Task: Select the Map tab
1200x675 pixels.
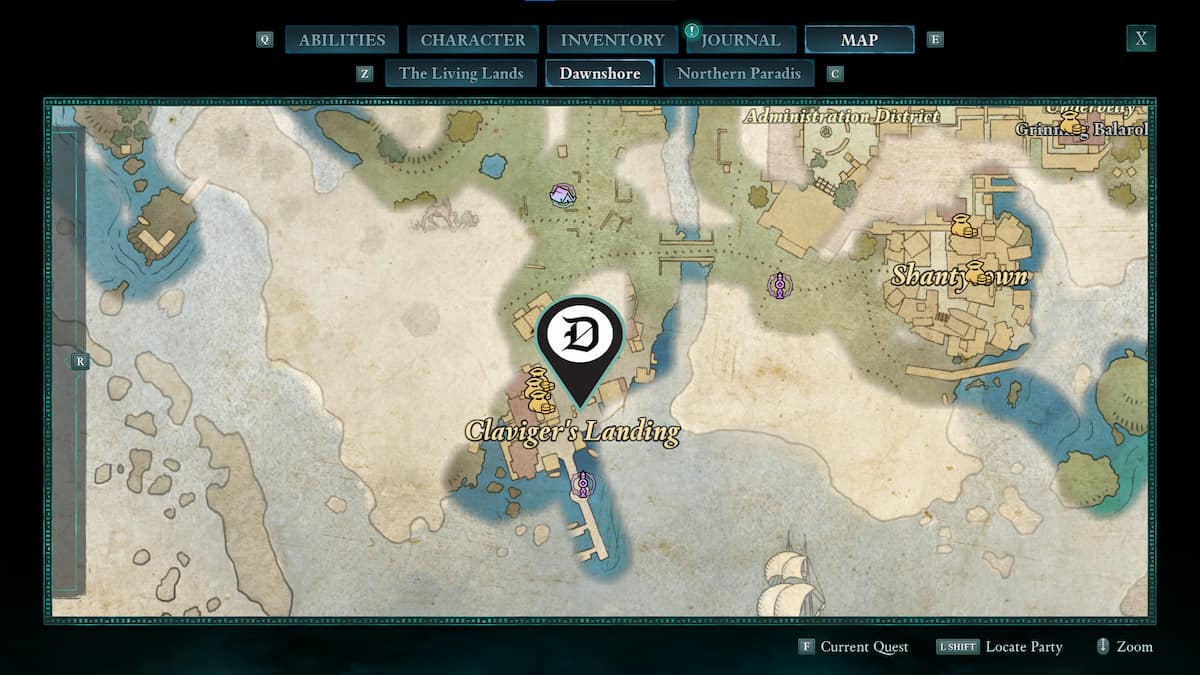Action: coord(859,40)
